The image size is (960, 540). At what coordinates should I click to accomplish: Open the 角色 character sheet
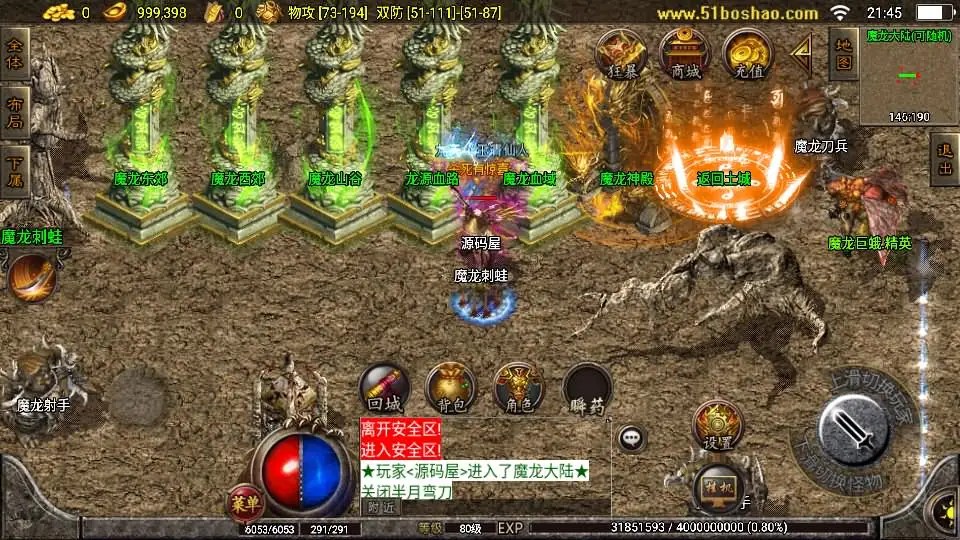[x=518, y=388]
